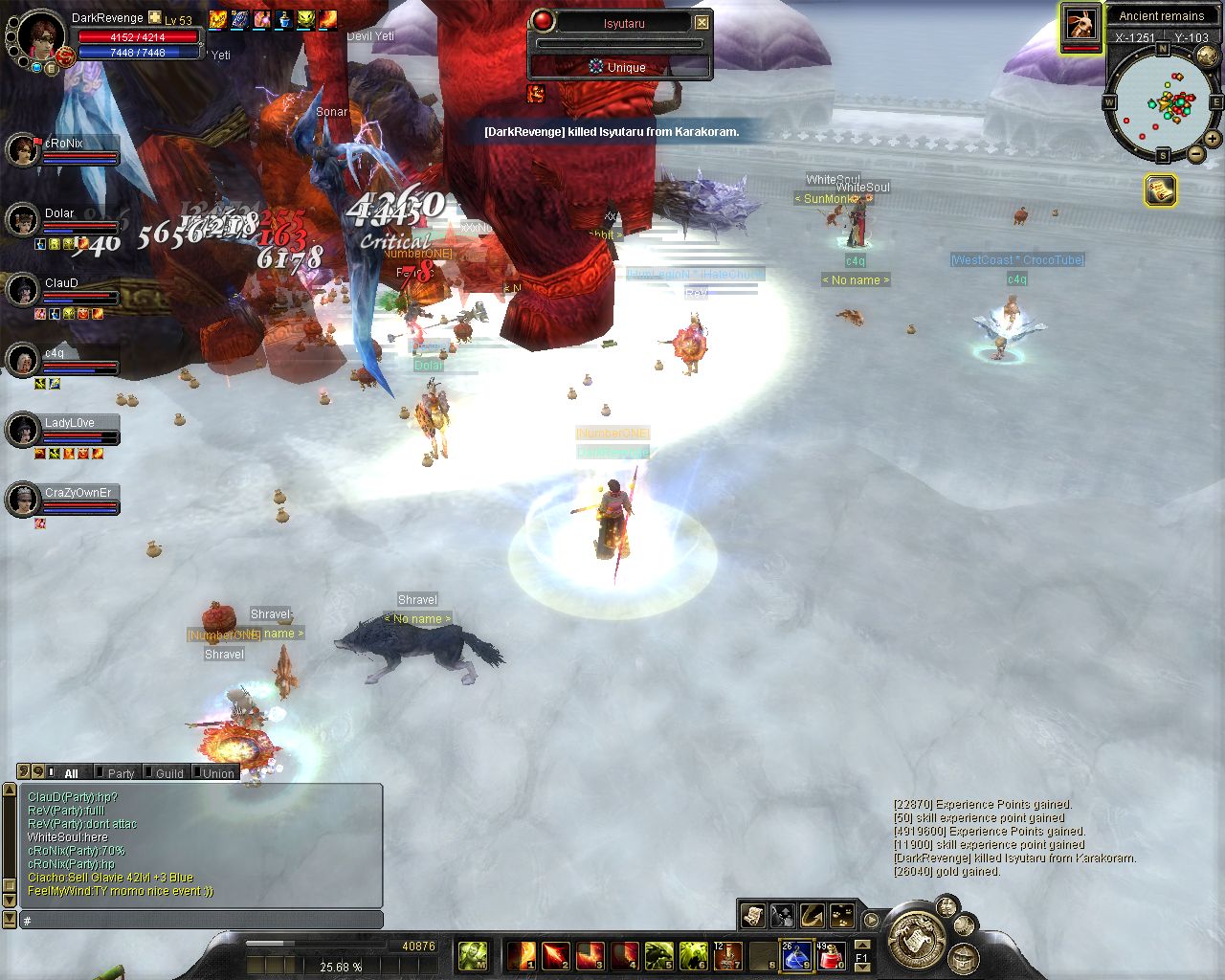Image resolution: width=1225 pixels, height=980 pixels.
Task: Click the chat message input field
Action: click(201, 921)
